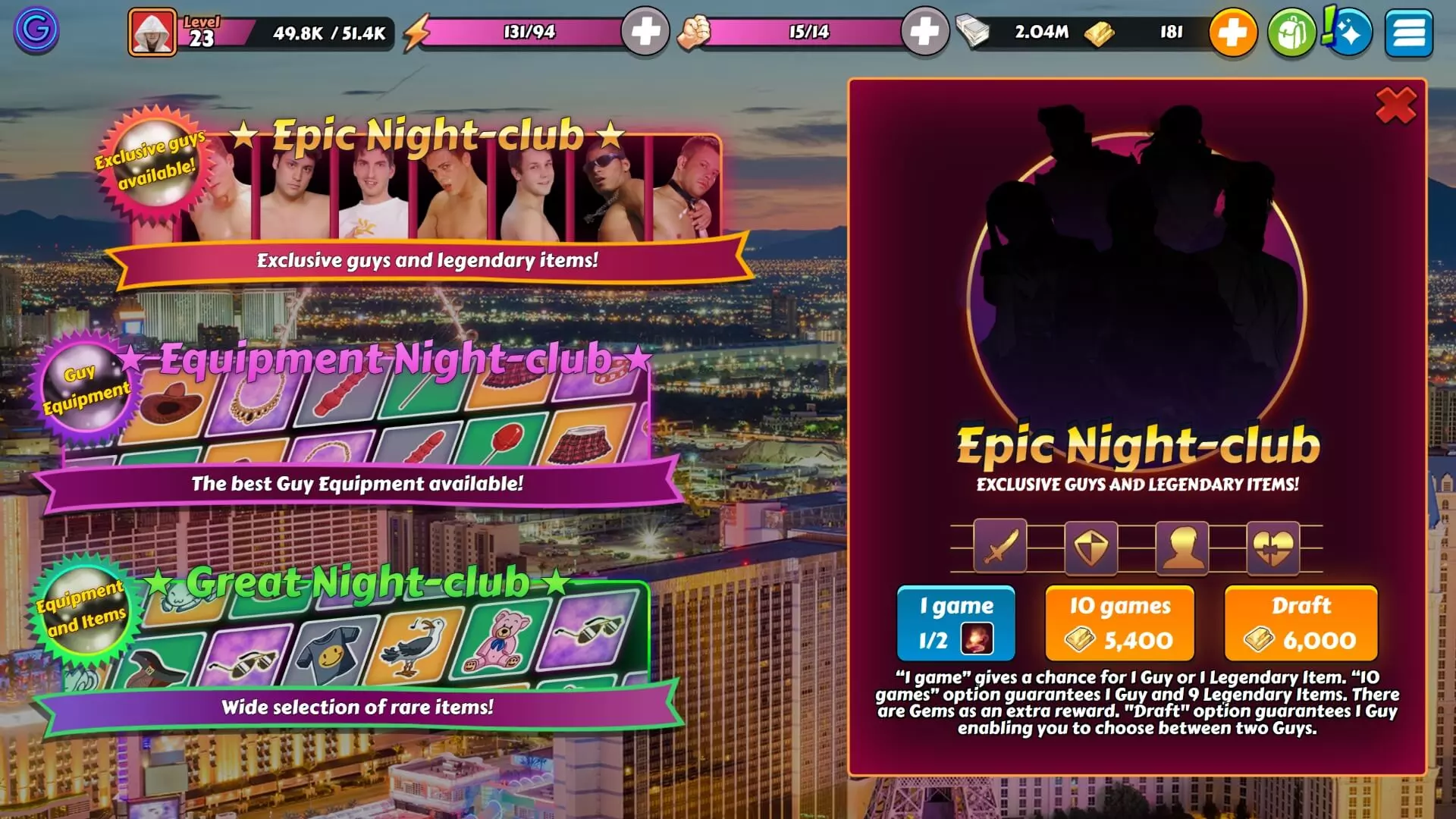Open the blue sparkle notification icon
This screenshot has height=819, width=1456.
point(1350,32)
